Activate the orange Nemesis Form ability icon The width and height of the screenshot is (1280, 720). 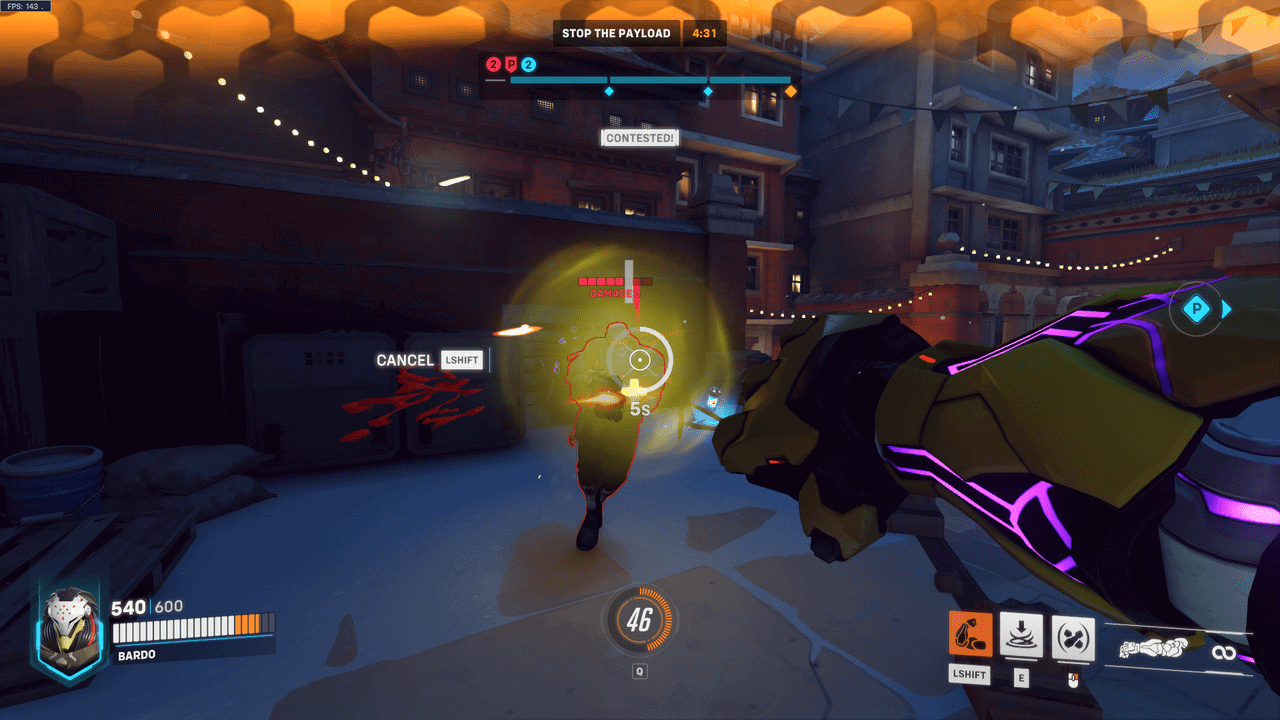pos(970,635)
